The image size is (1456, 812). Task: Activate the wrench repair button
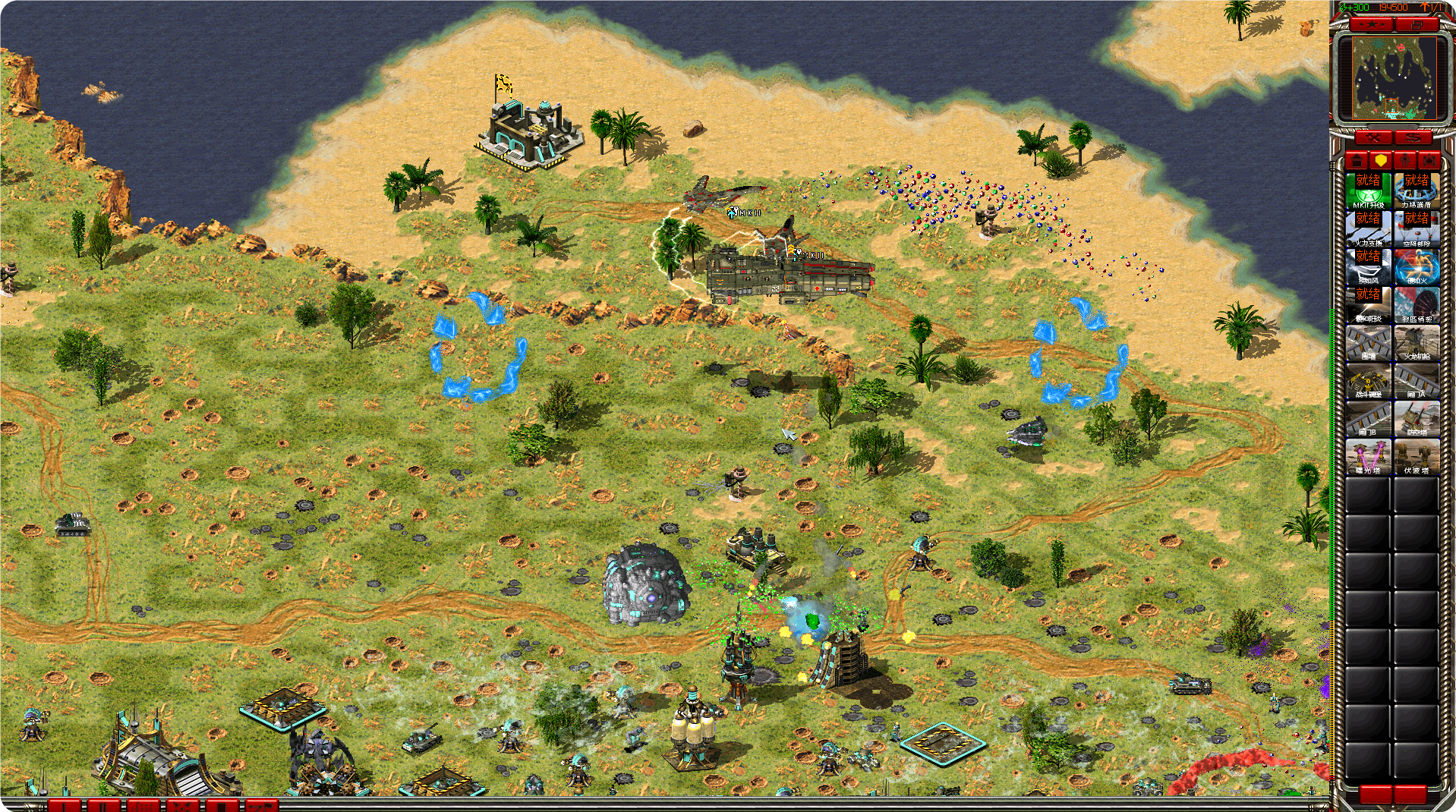tap(1373, 137)
